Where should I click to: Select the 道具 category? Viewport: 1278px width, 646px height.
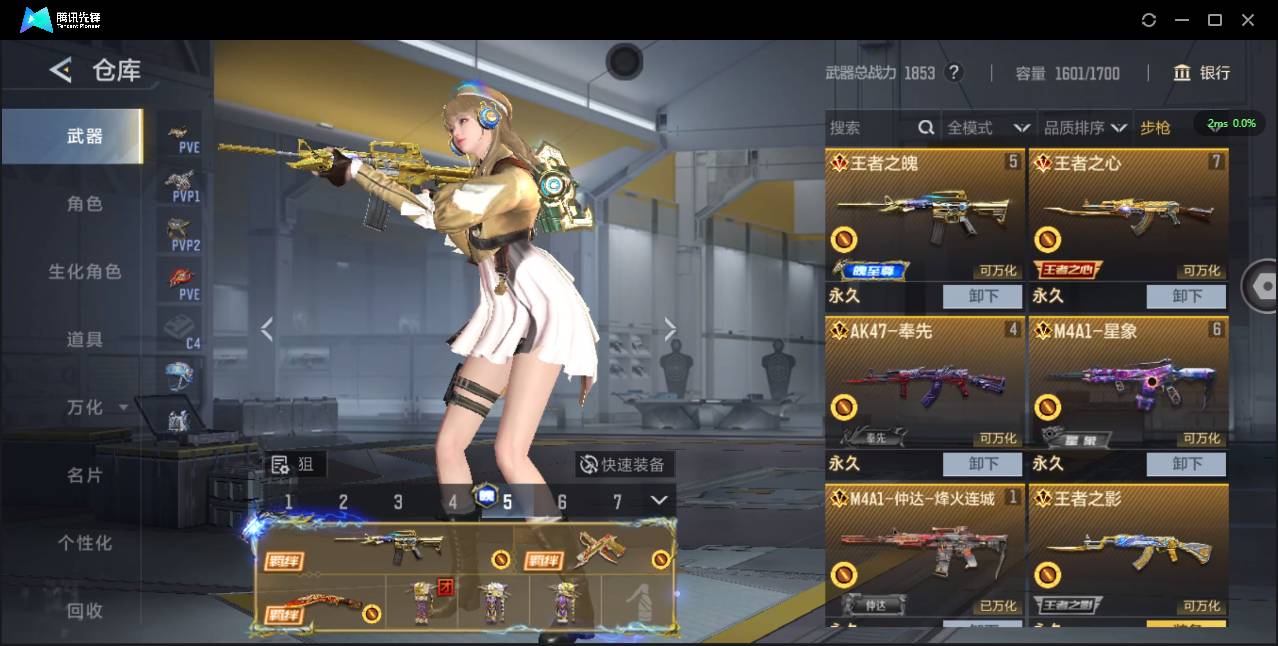click(x=84, y=340)
